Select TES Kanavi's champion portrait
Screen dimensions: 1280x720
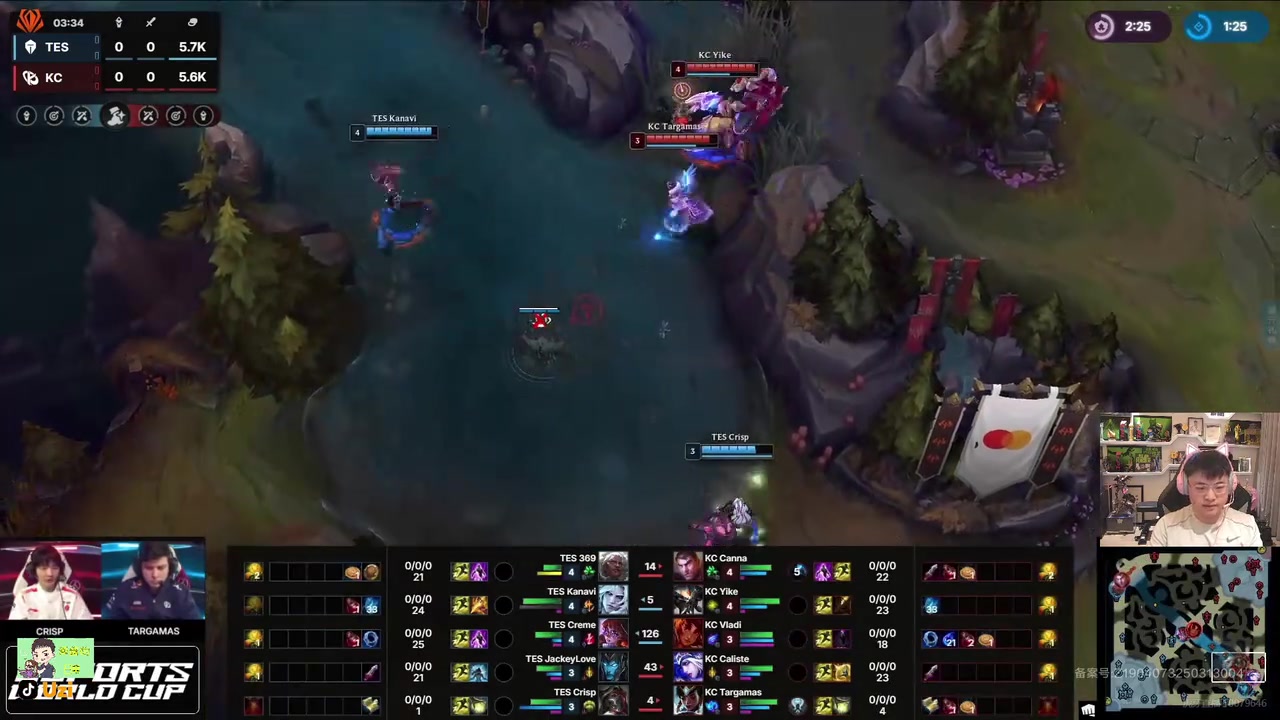(613, 600)
